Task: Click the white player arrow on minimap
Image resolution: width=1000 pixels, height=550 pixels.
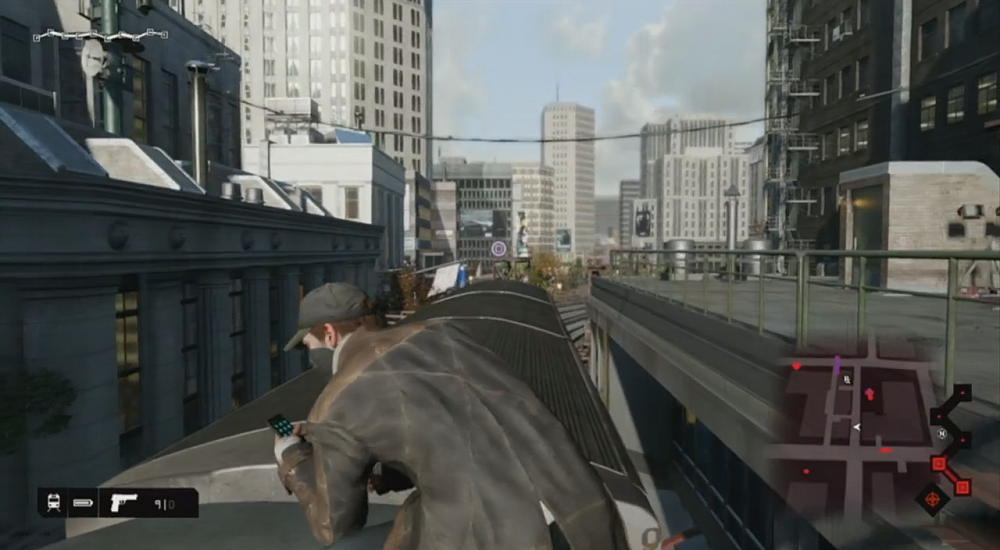Action: pyautogui.click(x=856, y=427)
